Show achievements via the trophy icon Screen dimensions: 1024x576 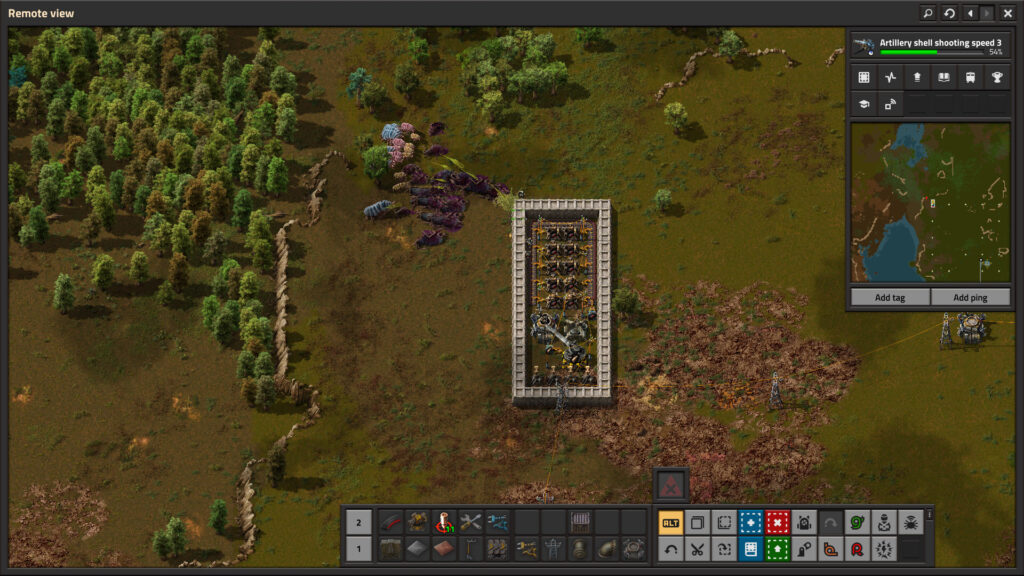(996, 77)
